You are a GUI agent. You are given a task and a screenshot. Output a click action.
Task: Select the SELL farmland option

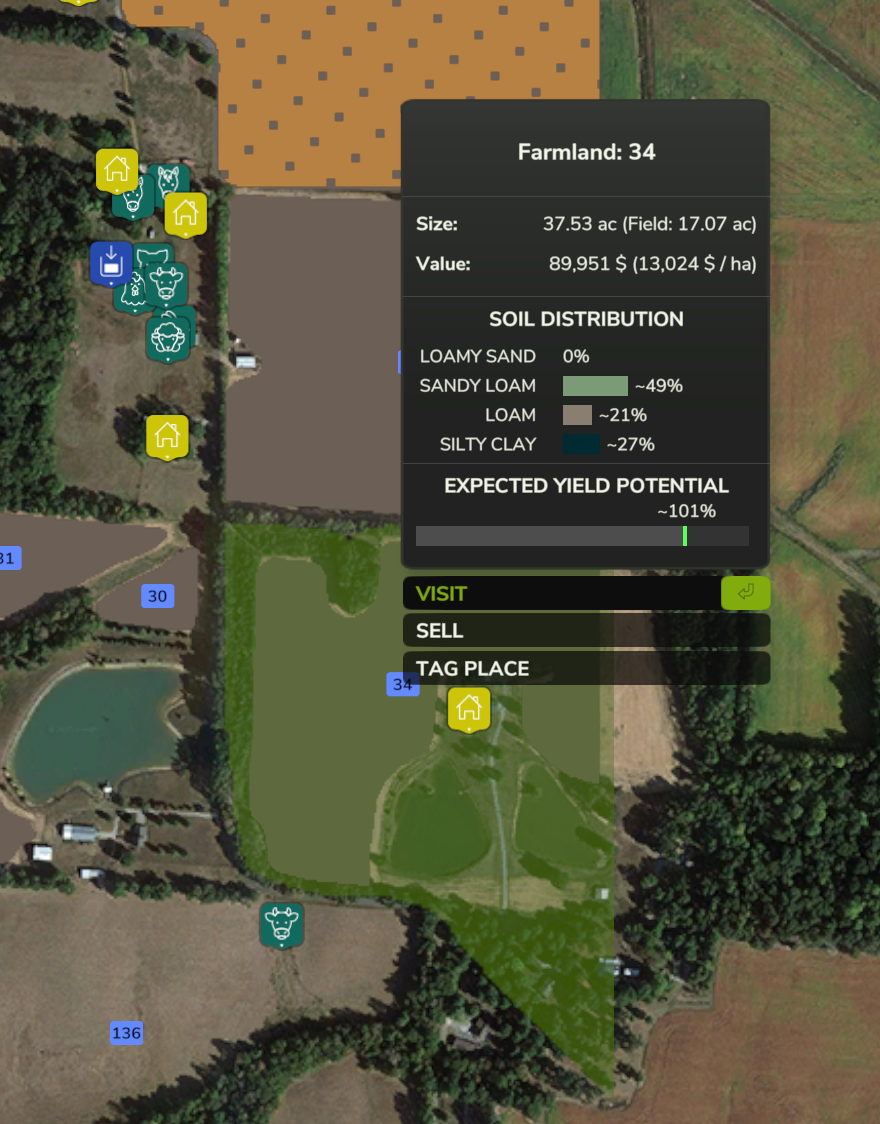click(x=585, y=631)
